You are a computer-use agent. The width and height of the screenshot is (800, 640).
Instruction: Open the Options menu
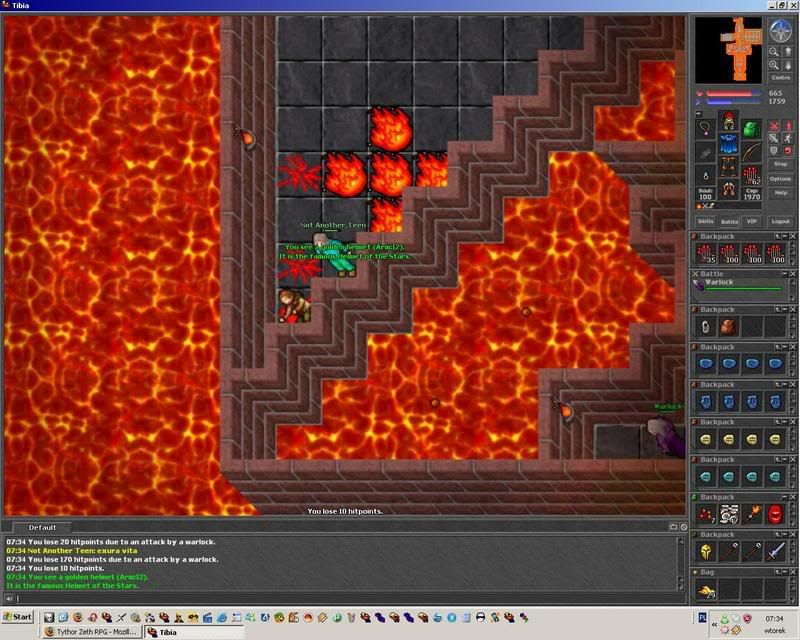tap(781, 178)
